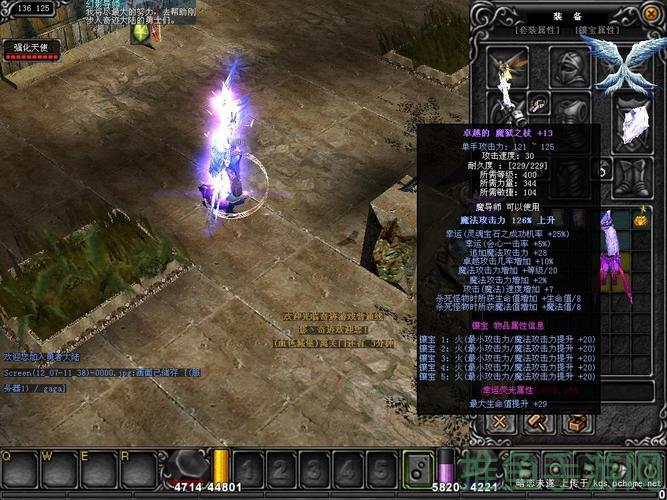Open the treasure chest store button

[x=575, y=423]
